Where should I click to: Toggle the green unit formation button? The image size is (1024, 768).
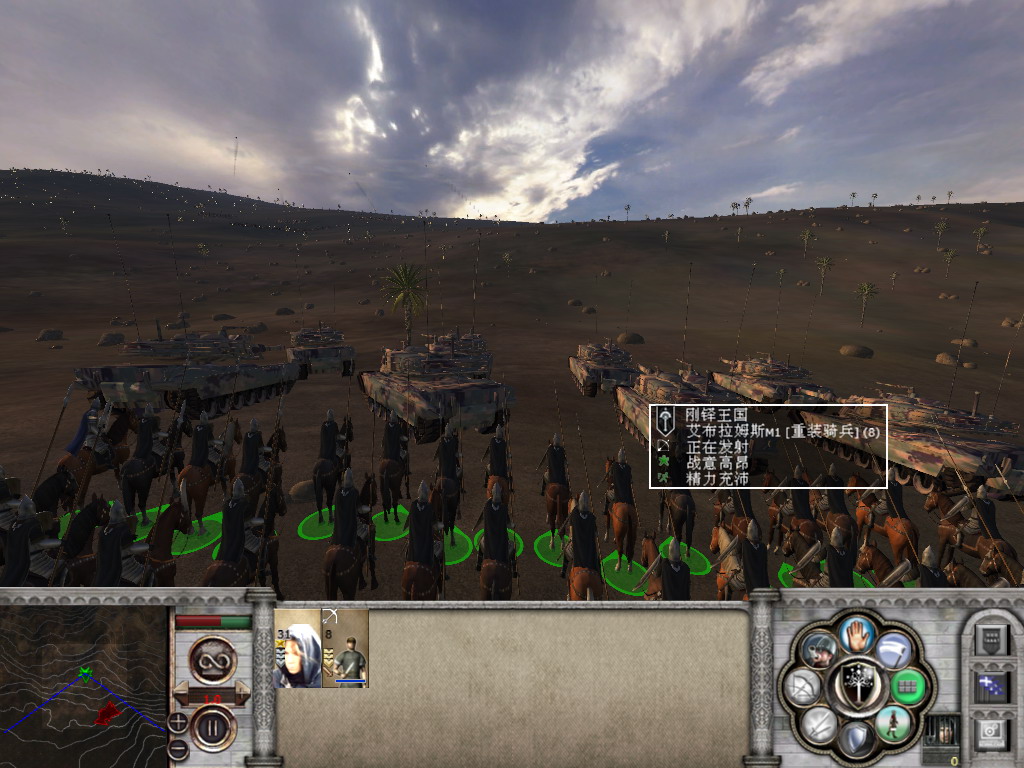[907, 687]
